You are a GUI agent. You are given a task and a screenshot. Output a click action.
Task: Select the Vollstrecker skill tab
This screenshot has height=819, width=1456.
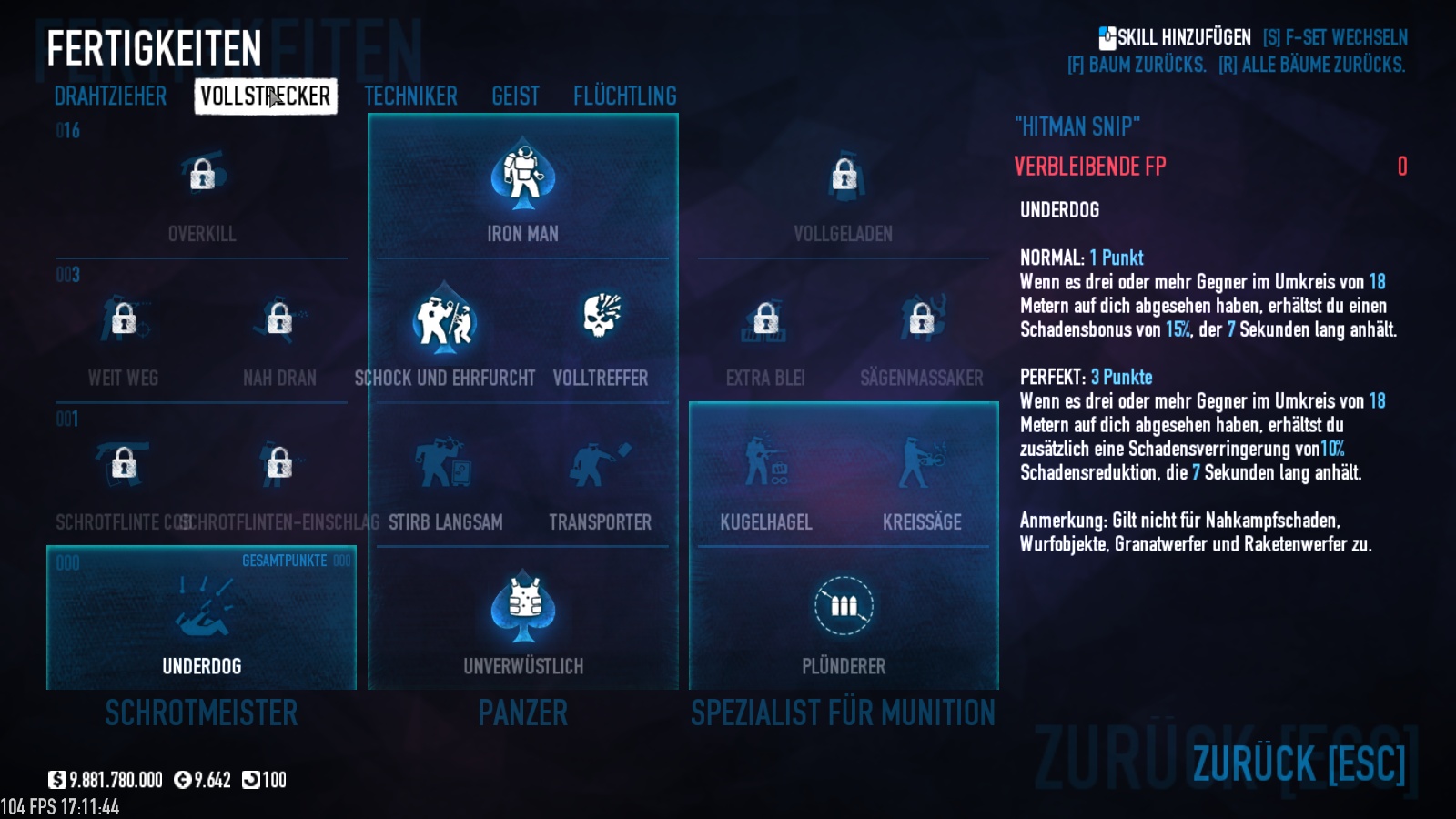click(265, 96)
